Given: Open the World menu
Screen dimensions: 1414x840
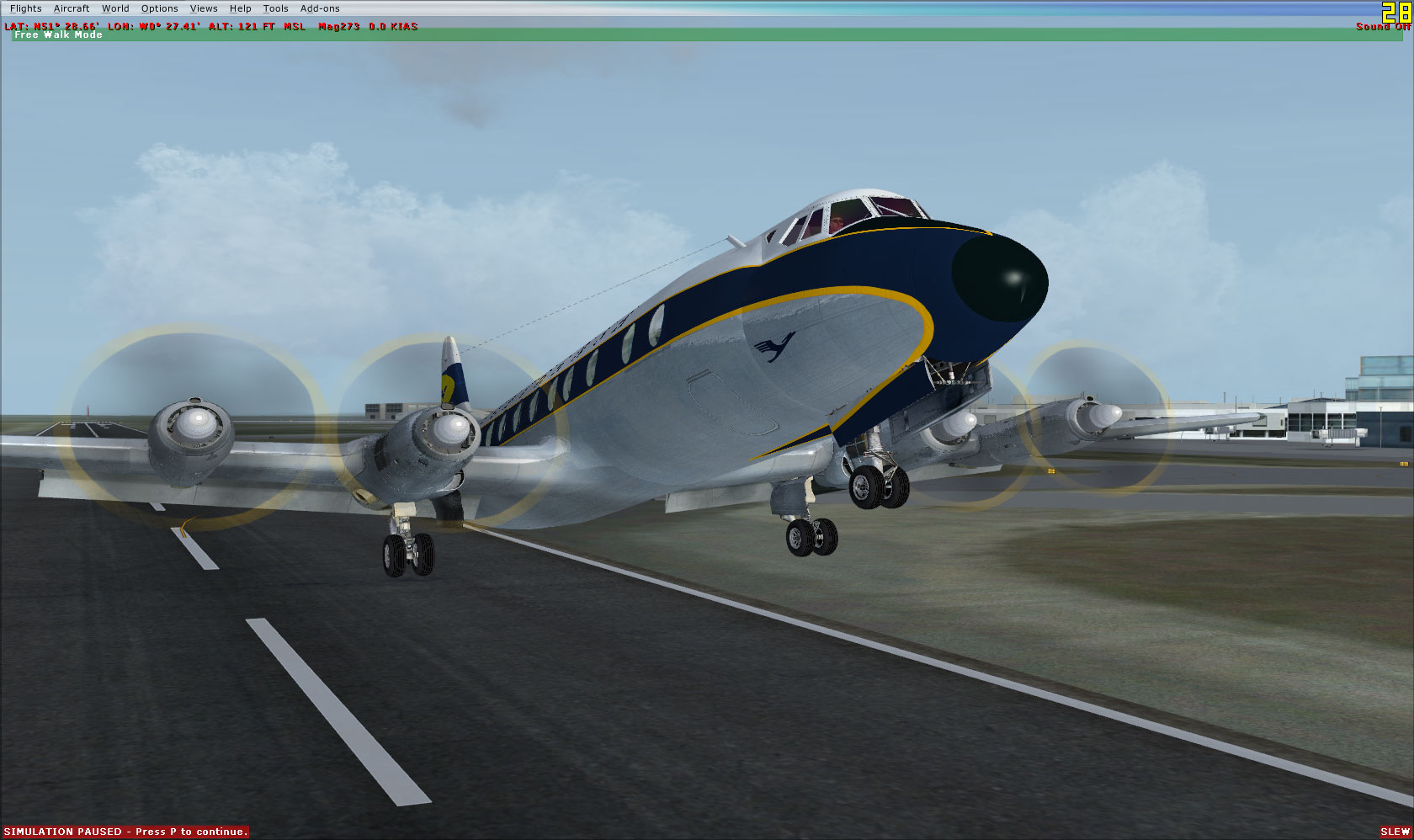Looking at the screenshot, I should [115, 8].
